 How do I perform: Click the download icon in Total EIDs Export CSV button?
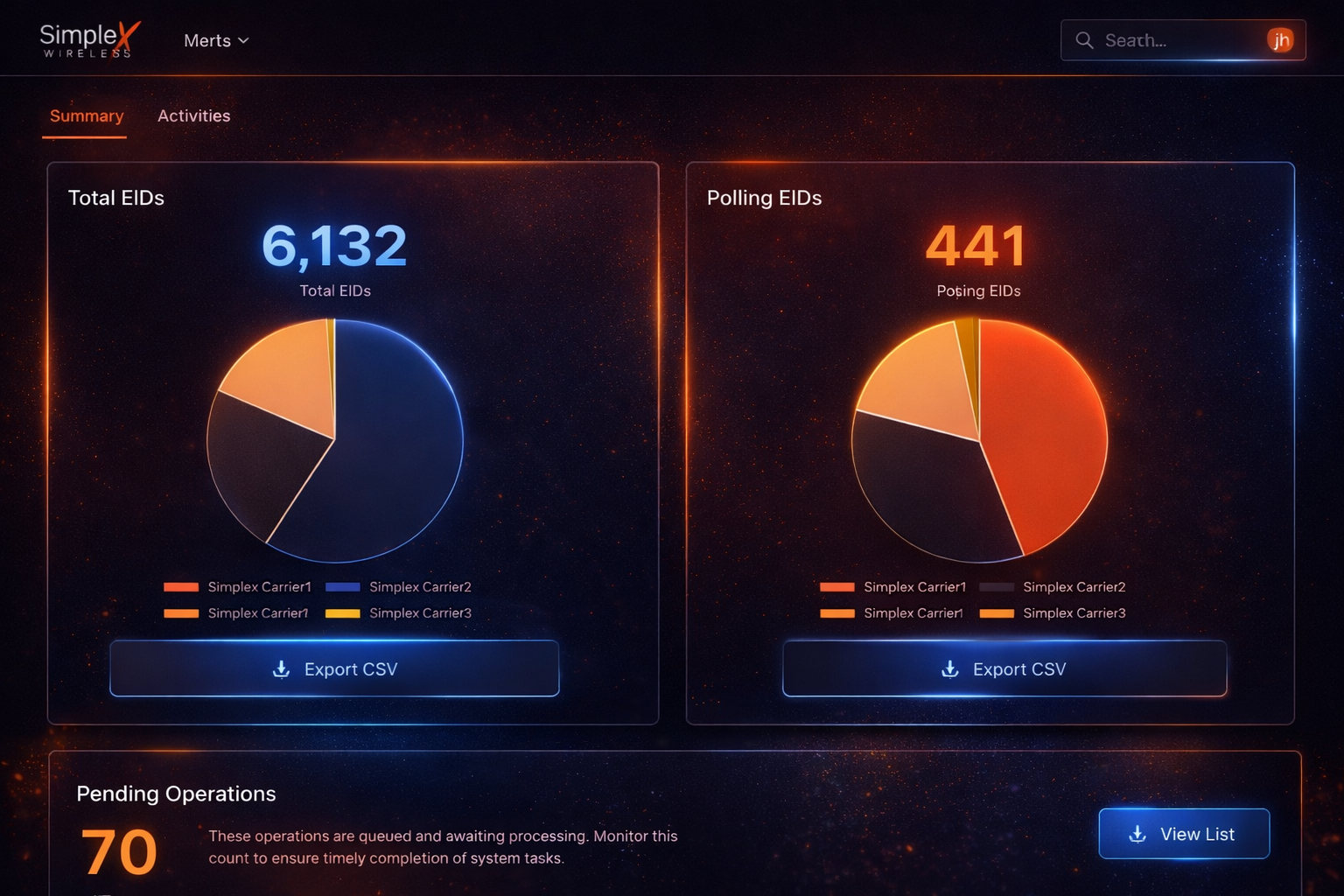pyautogui.click(x=281, y=669)
